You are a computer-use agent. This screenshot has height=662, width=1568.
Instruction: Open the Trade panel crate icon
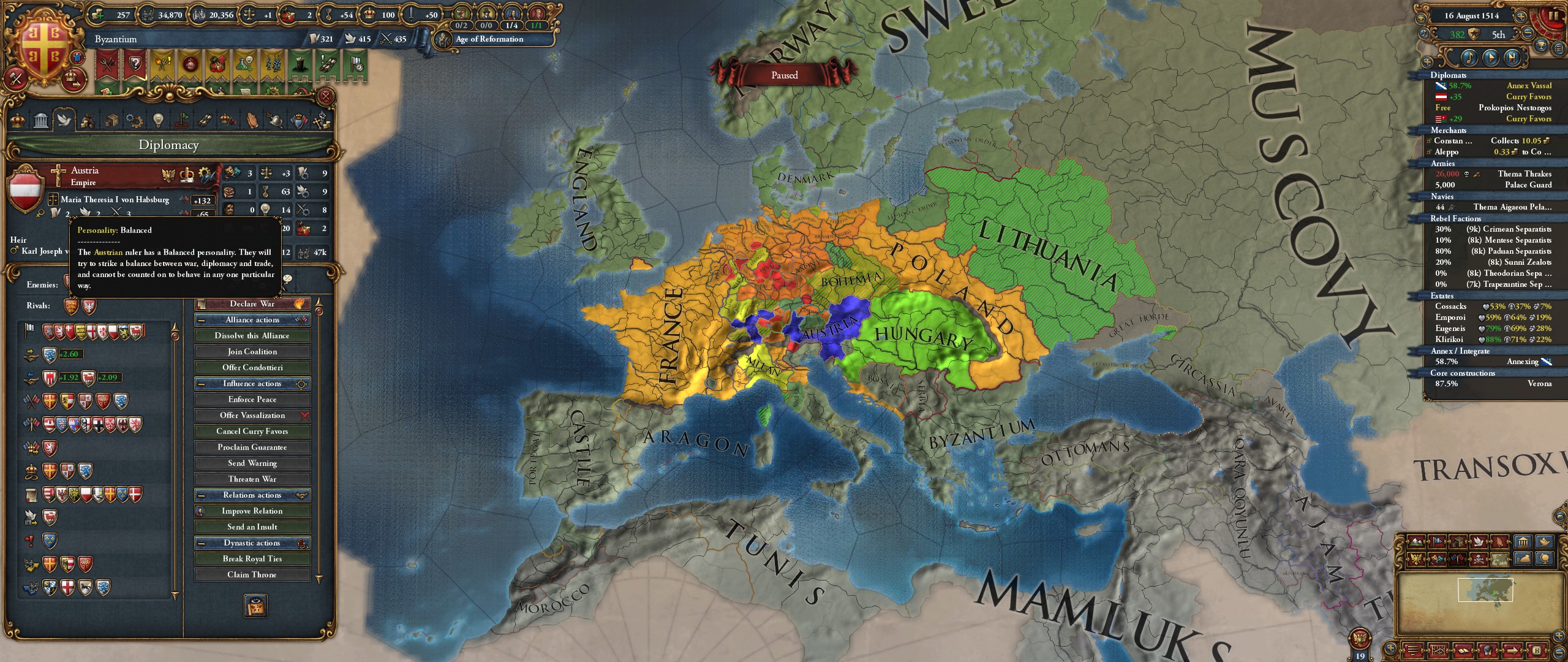coord(111,121)
